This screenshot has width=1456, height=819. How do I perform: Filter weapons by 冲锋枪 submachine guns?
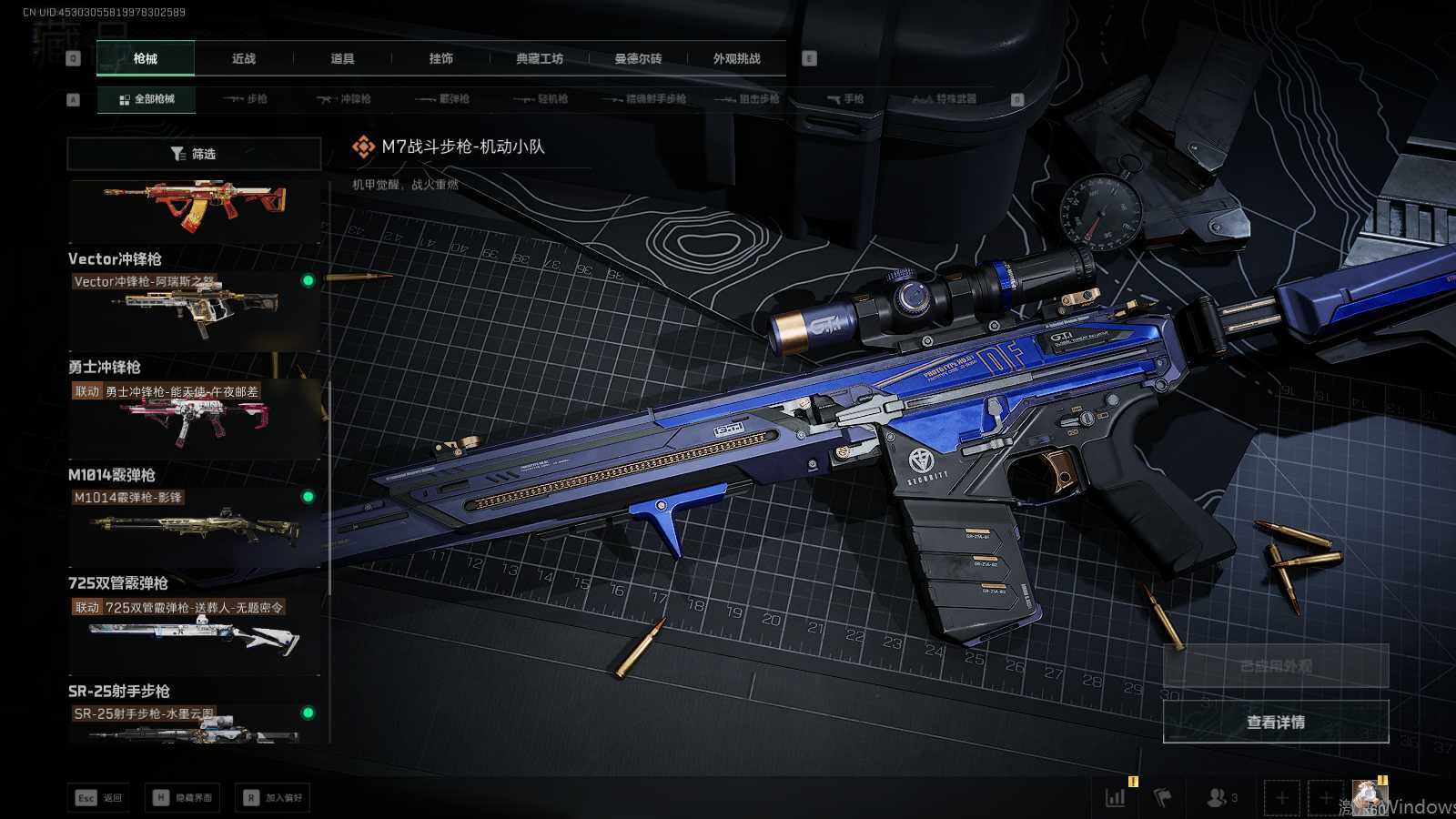point(344,99)
